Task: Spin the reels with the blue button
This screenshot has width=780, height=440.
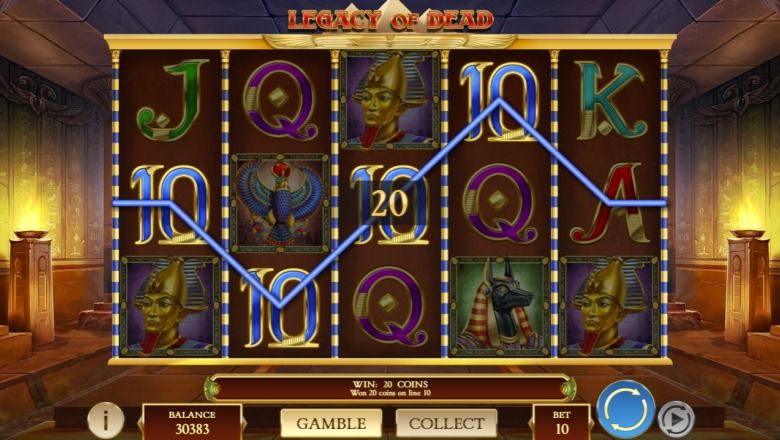Action: pyautogui.click(x=626, y=410)
